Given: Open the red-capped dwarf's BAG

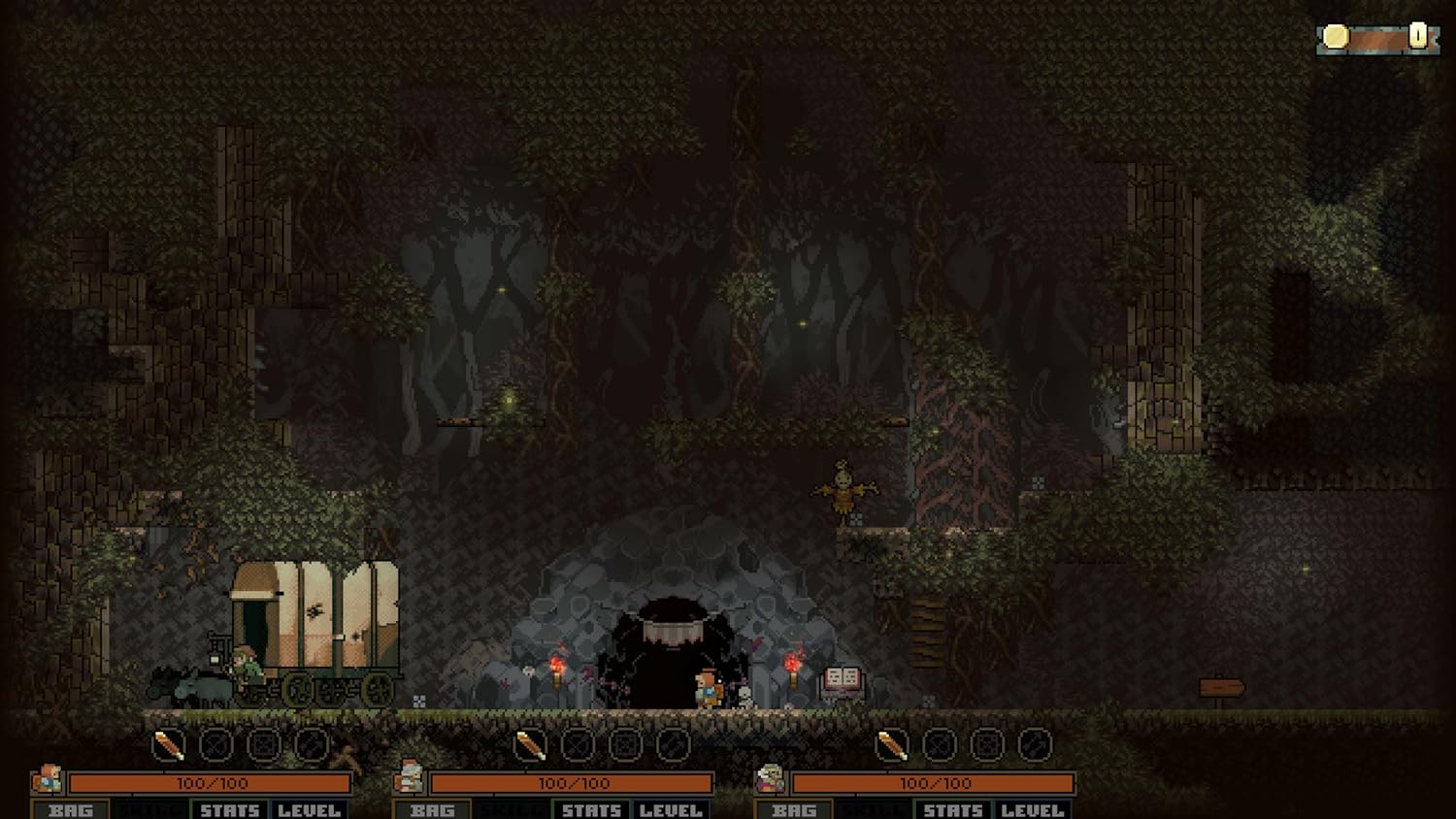Looking at the screenshot, I should pyautogui.click(x=432, y=809).
